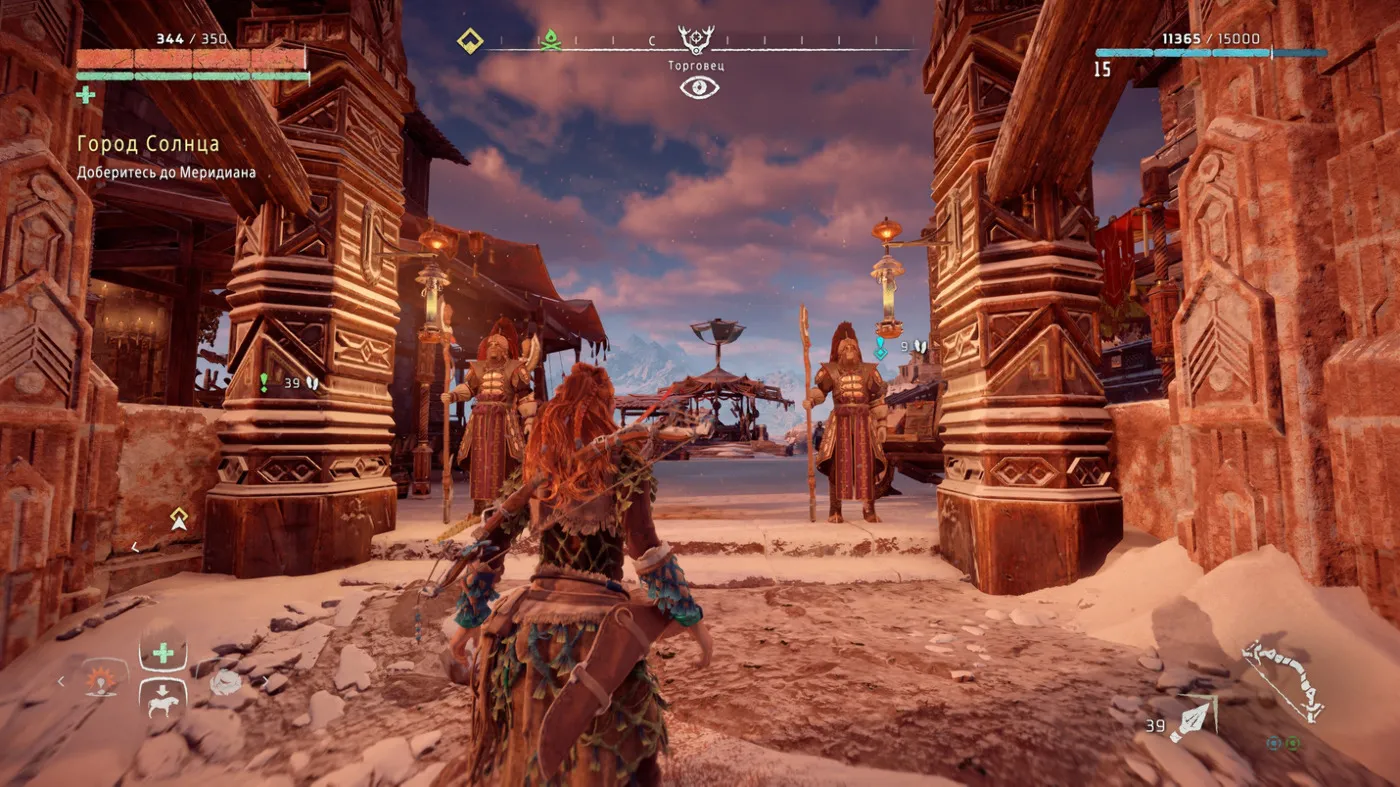The height and width of the screenshot is (787, 1400).
Task: Click the yellow quest waypoint arrow marker
Action: click(179, 518)
